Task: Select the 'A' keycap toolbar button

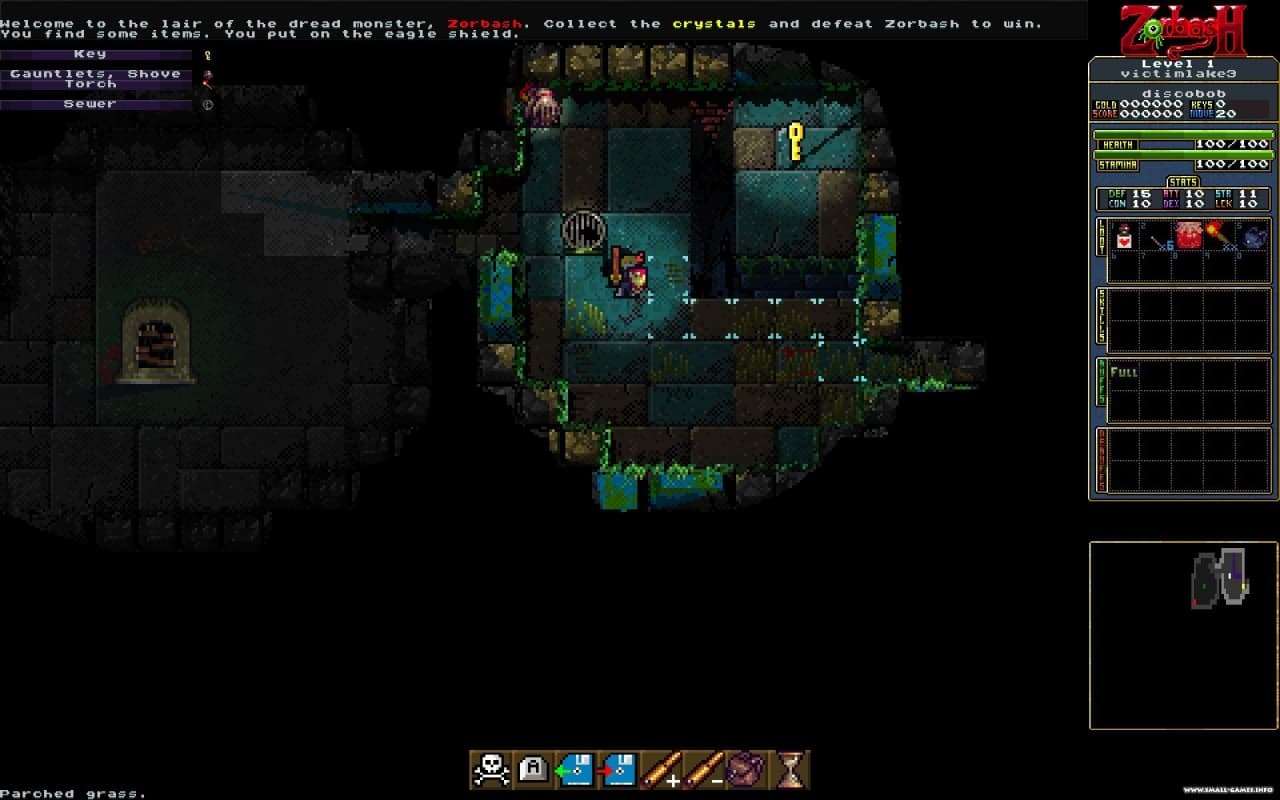Action: coord(533,769)
